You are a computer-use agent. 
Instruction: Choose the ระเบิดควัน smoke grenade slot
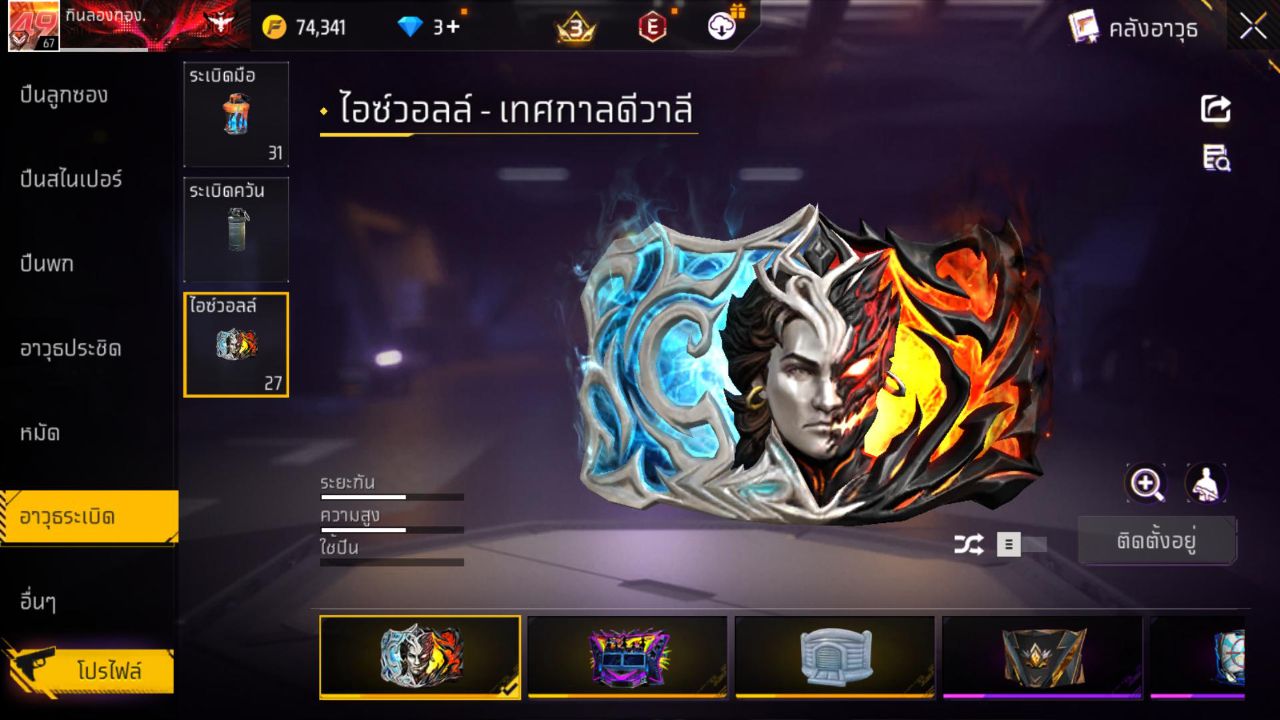click(236, 229)
